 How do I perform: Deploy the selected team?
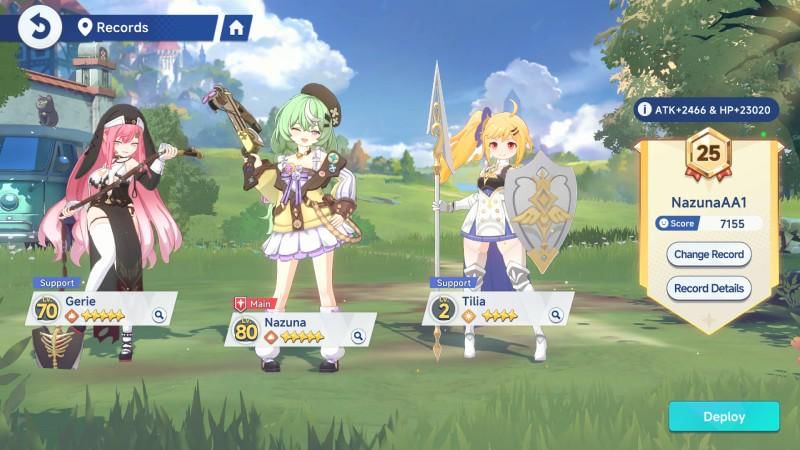click(723, 416)
